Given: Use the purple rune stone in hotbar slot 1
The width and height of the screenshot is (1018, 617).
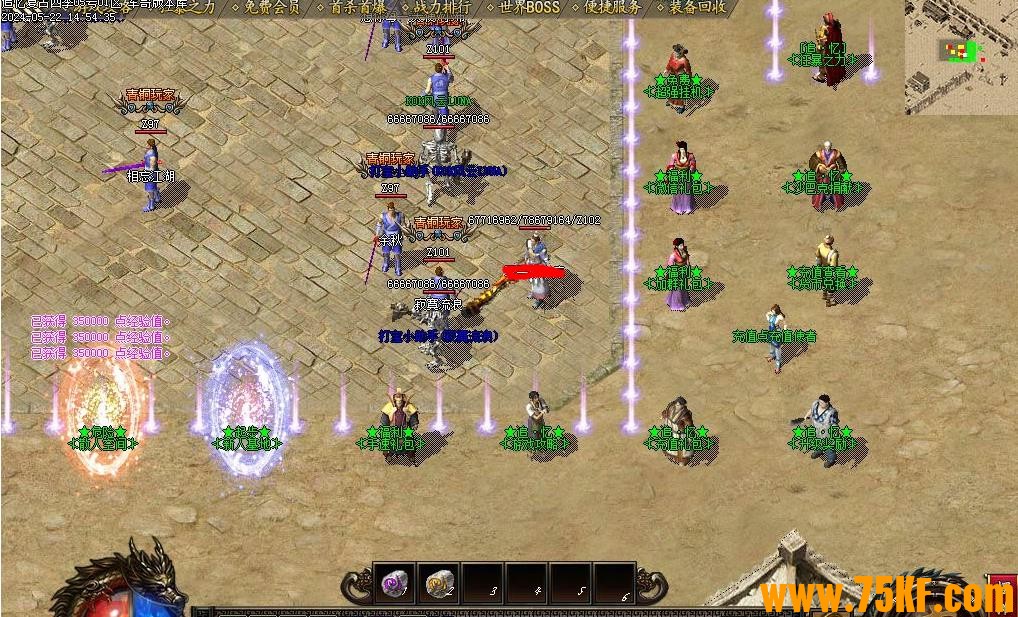Looking at the screenshot, I should 394,583.
